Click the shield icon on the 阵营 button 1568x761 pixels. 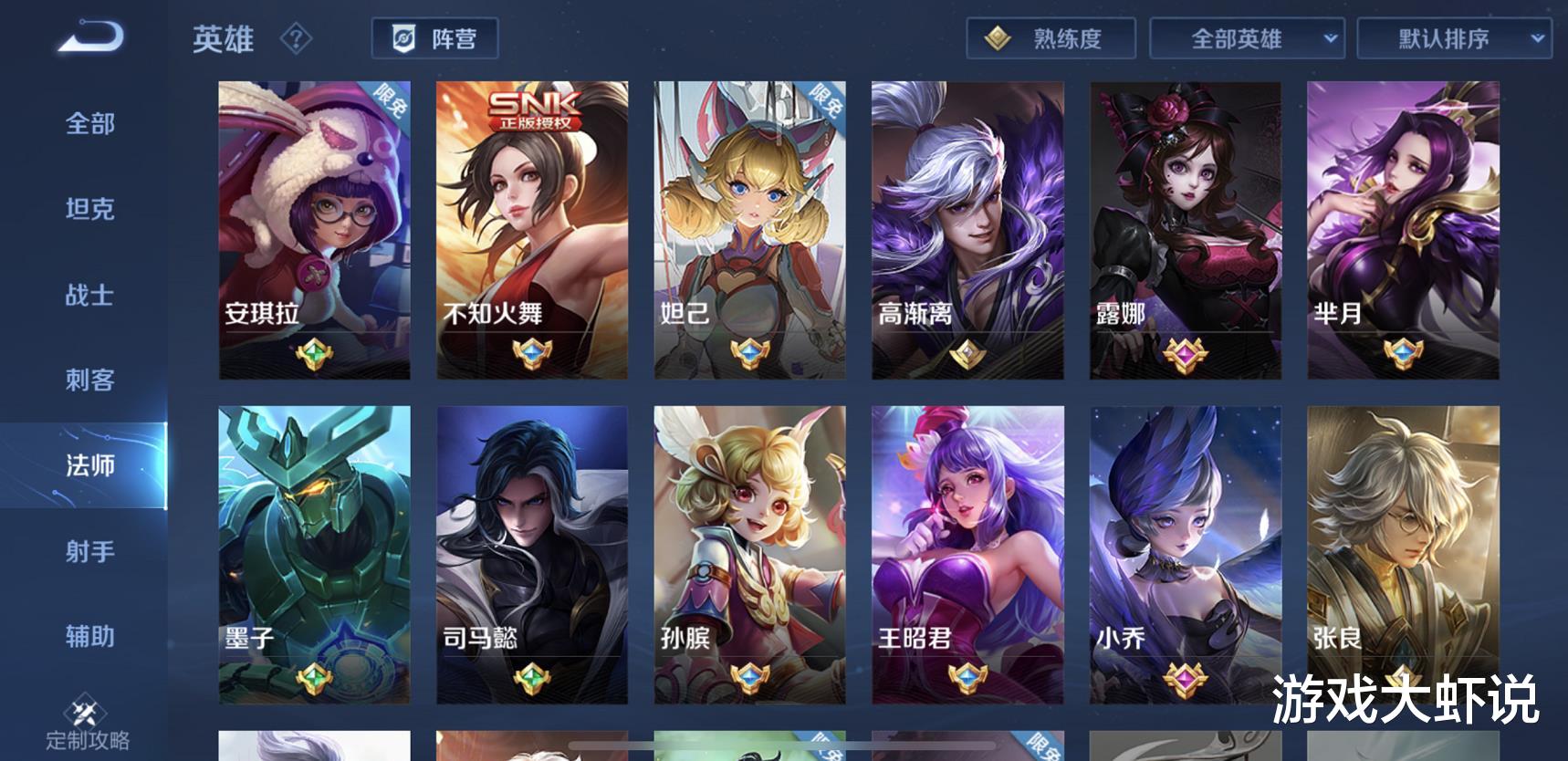(x=404, y=38)
